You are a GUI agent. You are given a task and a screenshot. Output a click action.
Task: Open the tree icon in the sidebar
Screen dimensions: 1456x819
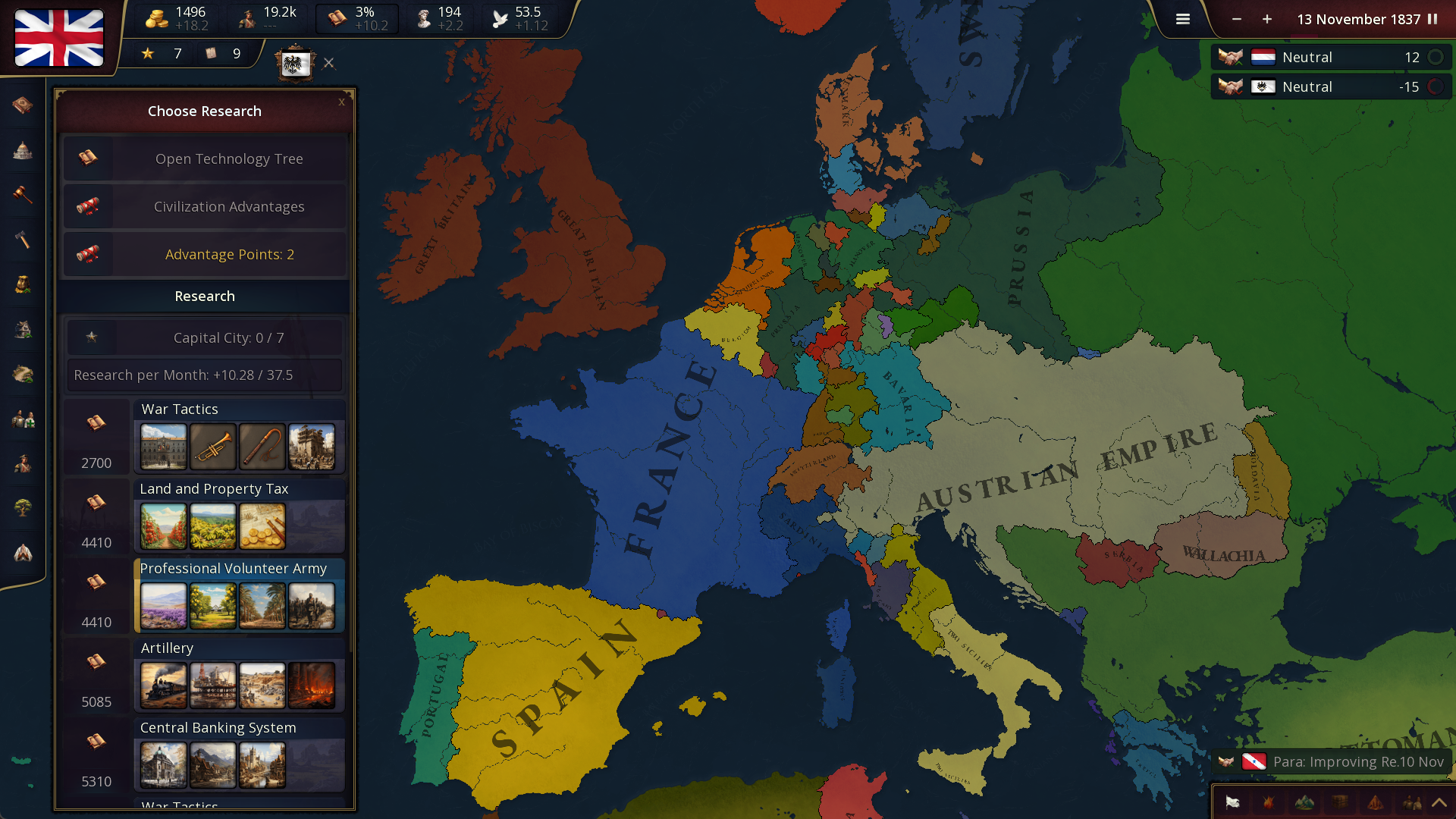point(22,508)
